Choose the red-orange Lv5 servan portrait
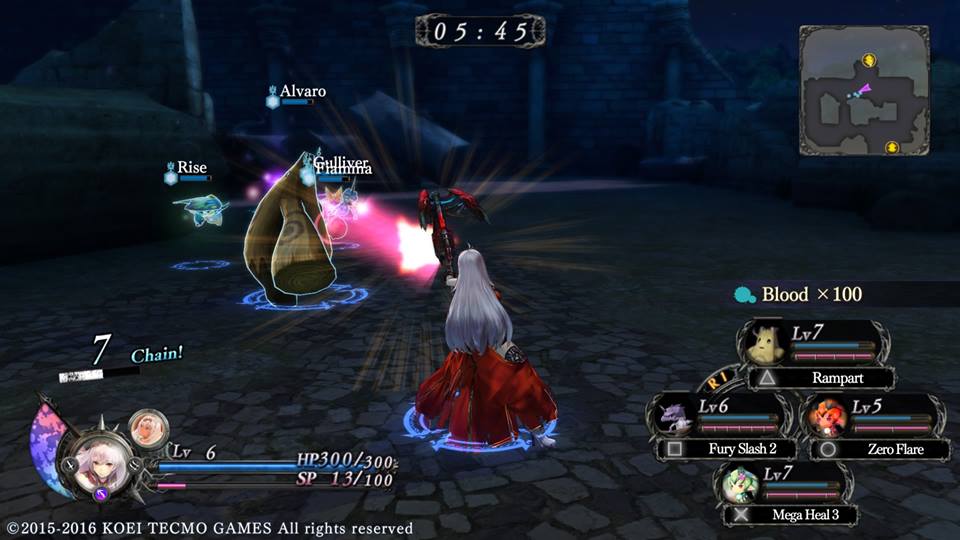The height and width of the screenshot is (540, 960). [x=828, y=413]
